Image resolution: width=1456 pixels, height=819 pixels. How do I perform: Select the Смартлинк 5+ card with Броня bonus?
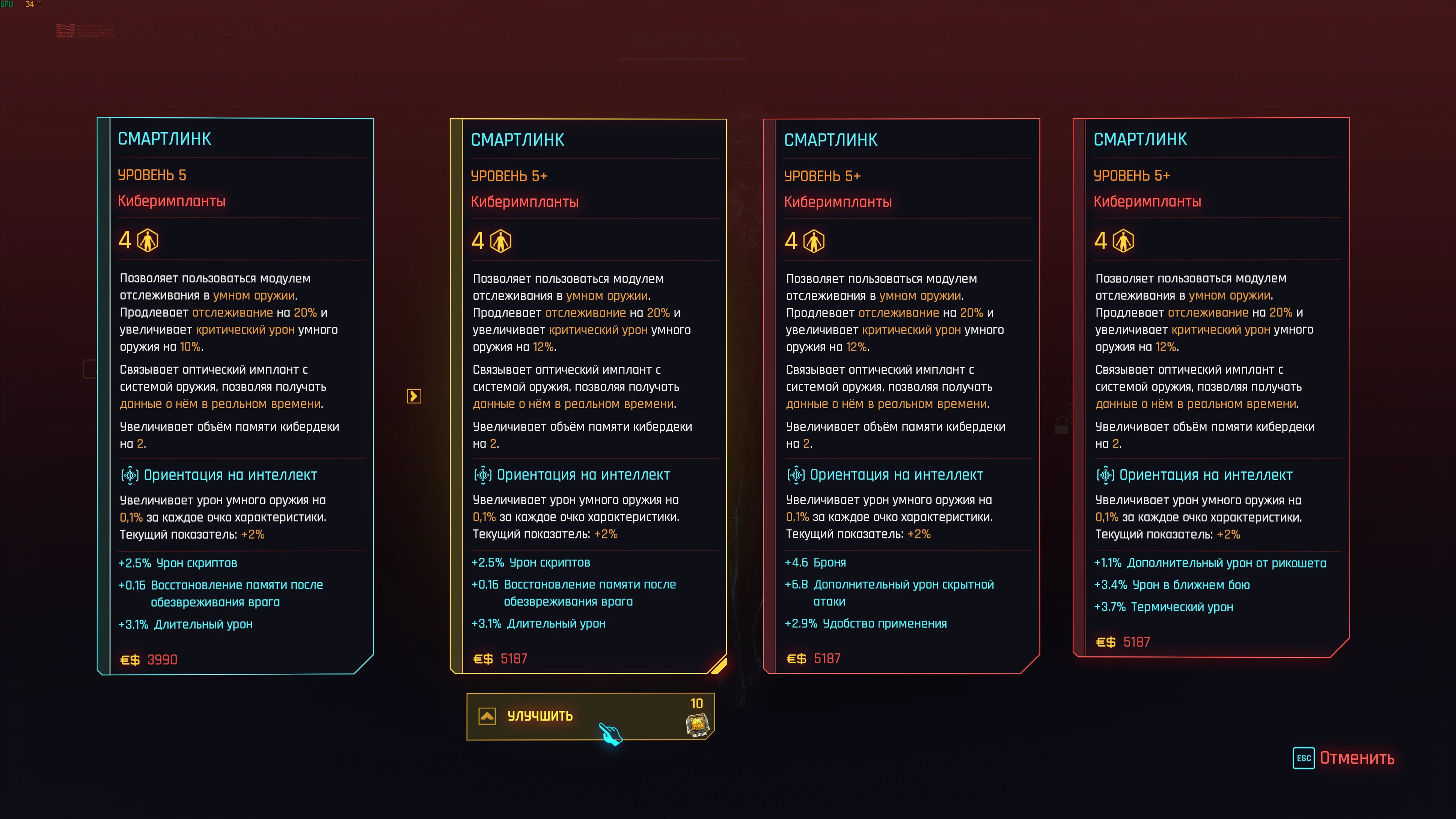coord(901,396)
